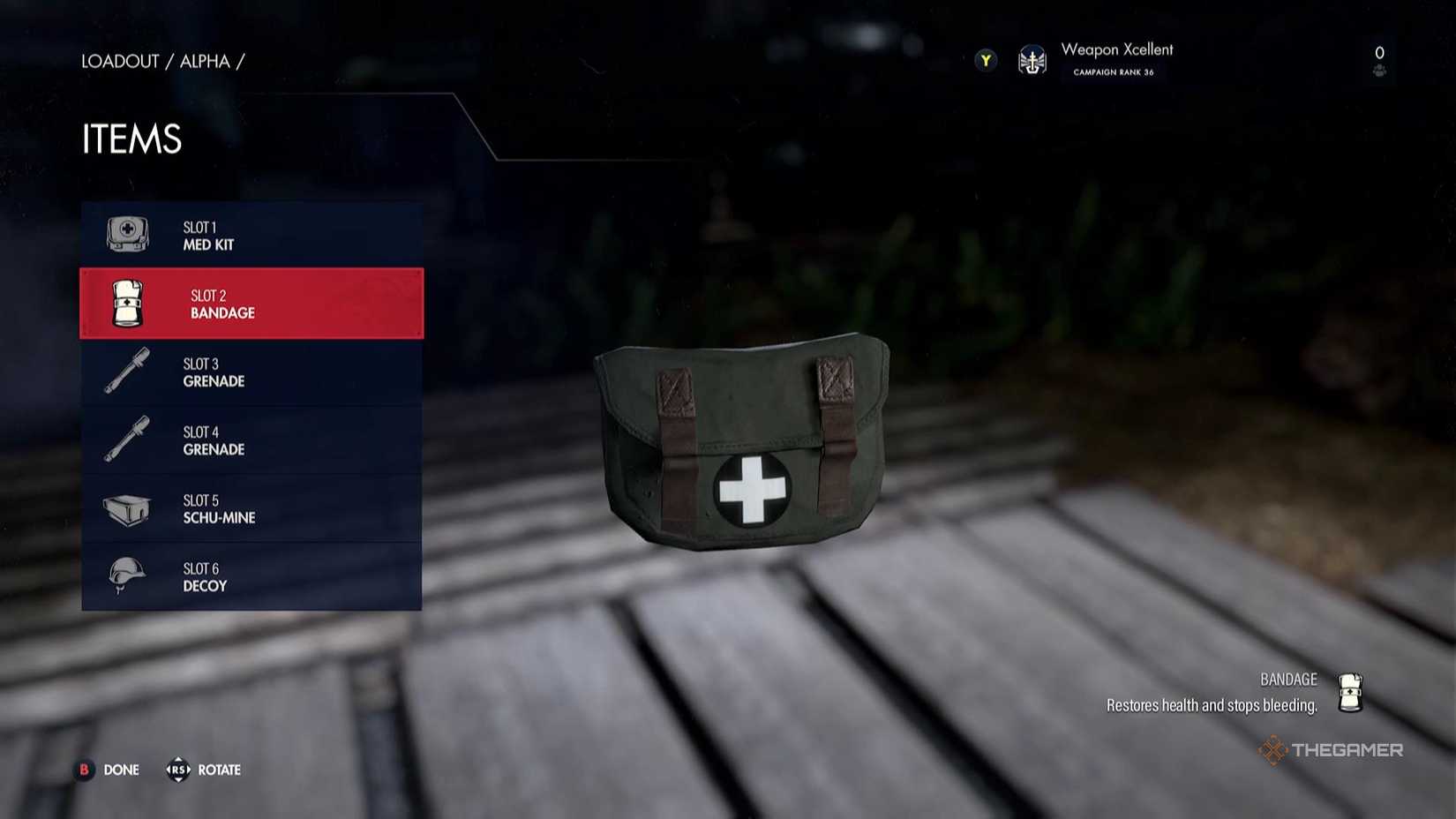Open the Slot 5 Schu-Mine entry

251,508
